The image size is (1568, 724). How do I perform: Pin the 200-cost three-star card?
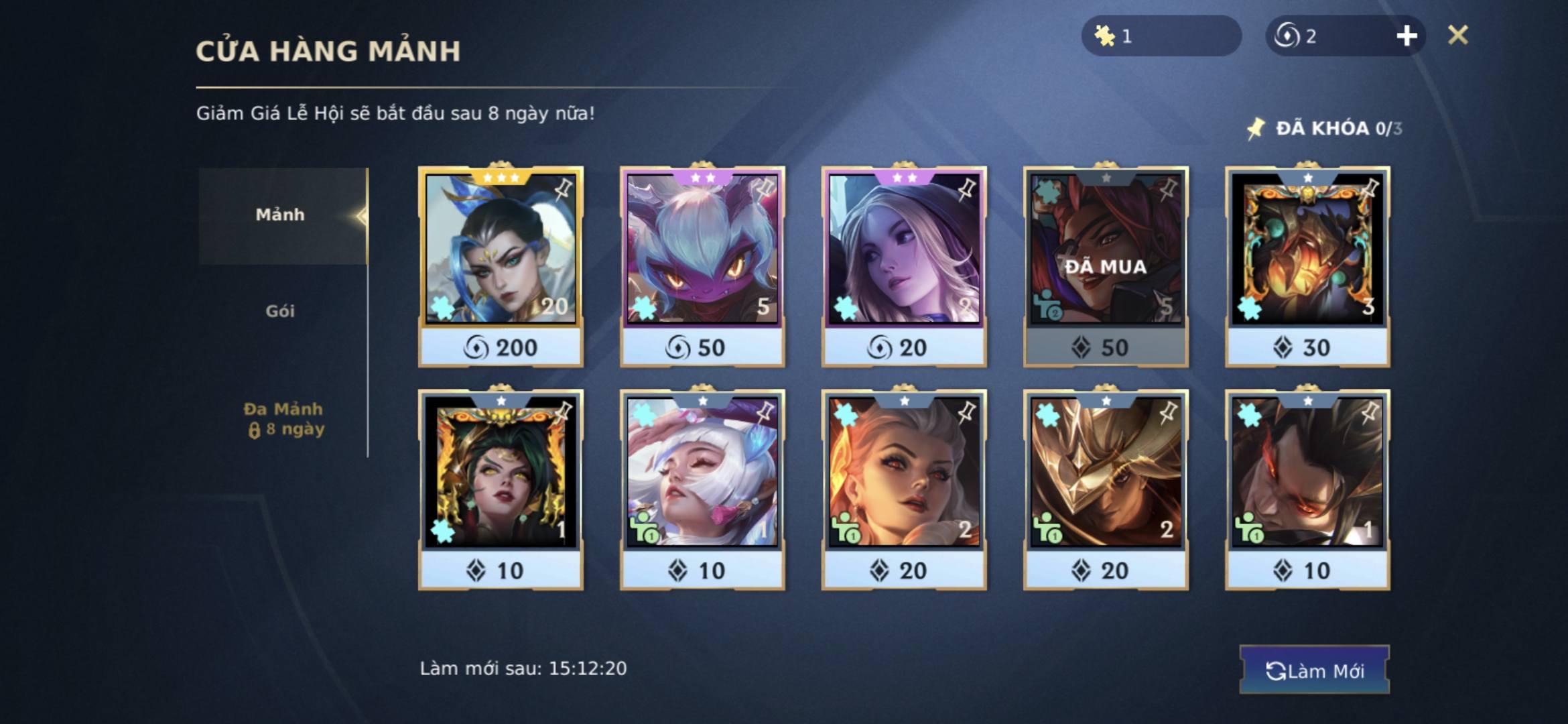564,189
